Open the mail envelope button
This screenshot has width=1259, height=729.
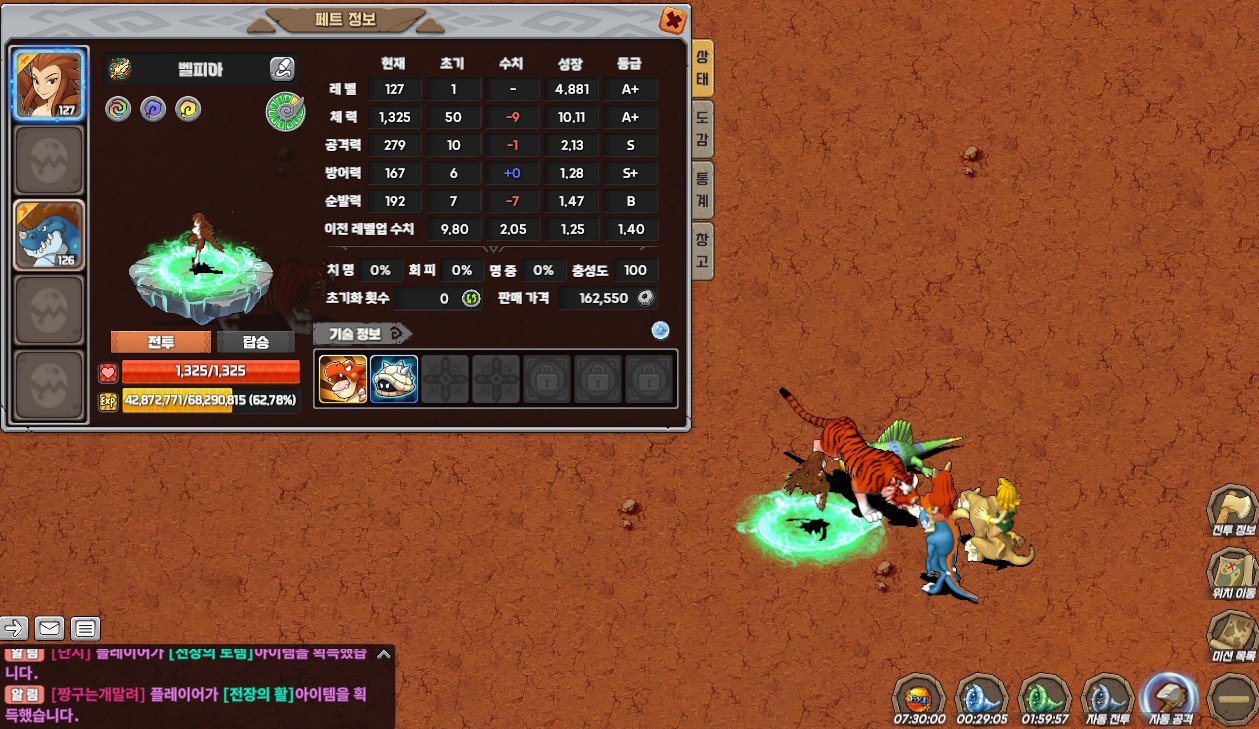pyautogui.click(x=49, y=628)
